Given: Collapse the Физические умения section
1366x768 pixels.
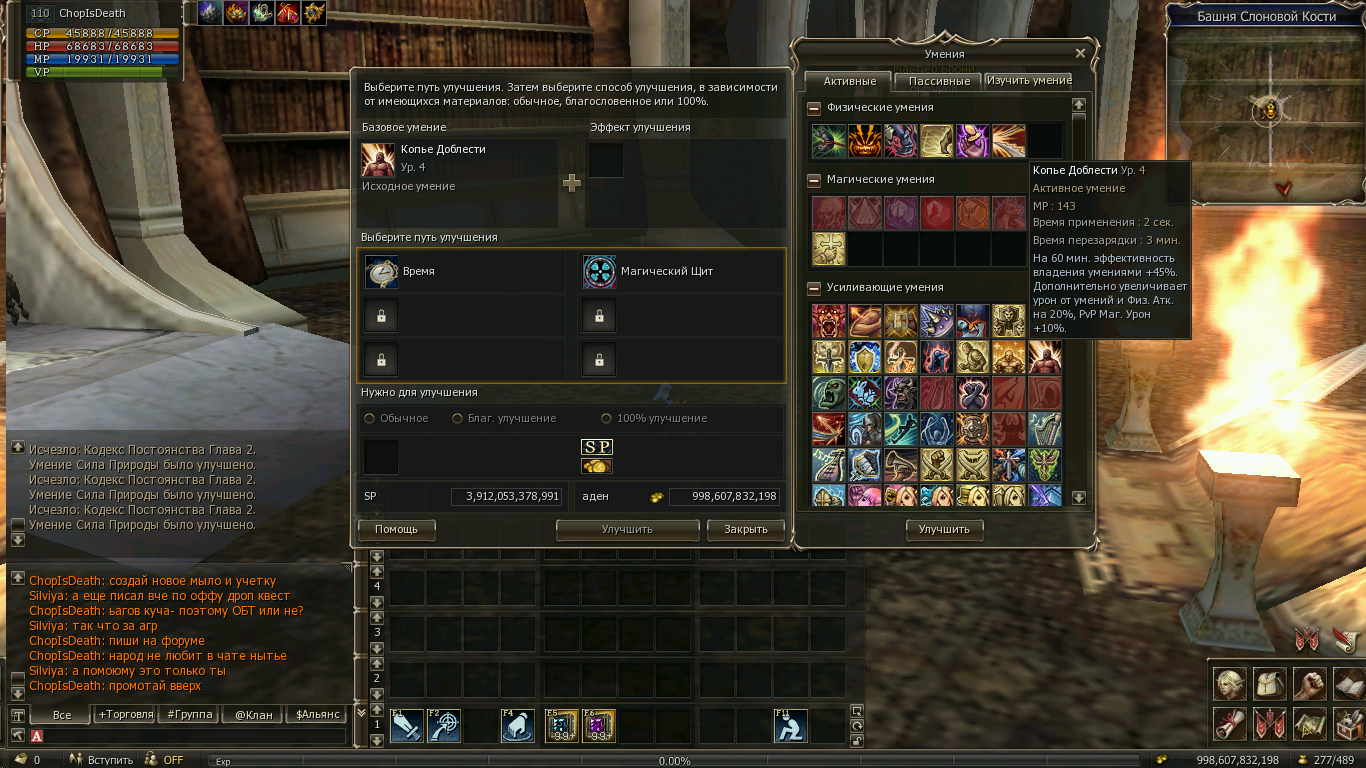Looking at the screenshot, I should [814, 108].
